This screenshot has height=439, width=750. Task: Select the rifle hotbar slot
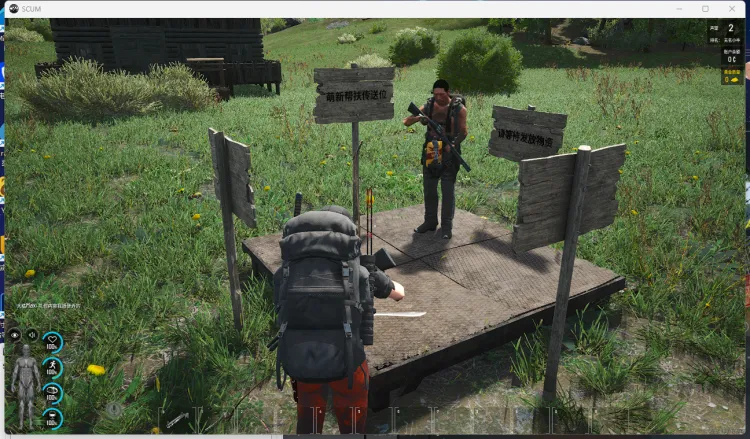click(x=177, y=421)
